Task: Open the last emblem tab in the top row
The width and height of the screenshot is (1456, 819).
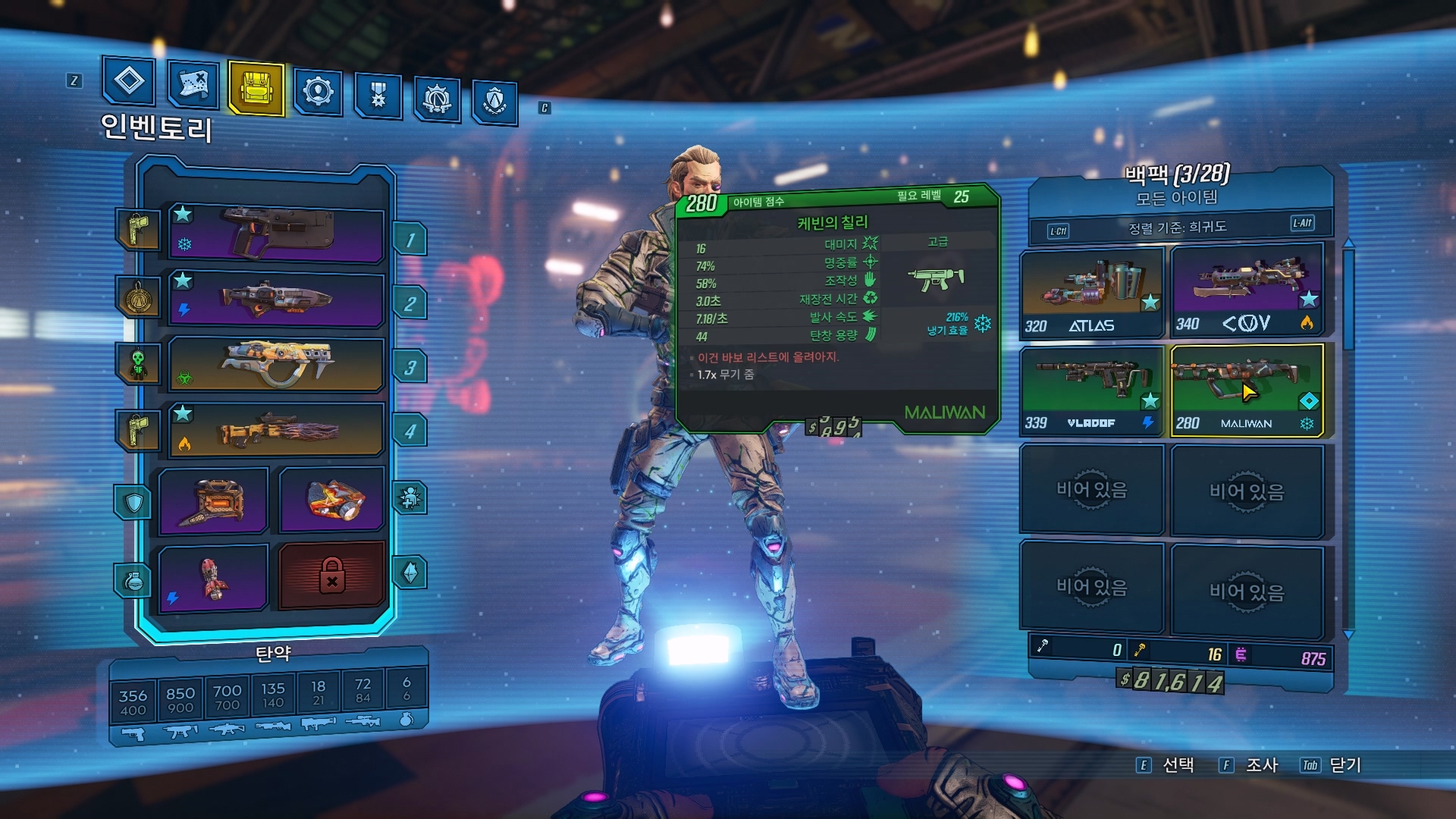Action: pos(494,101)
